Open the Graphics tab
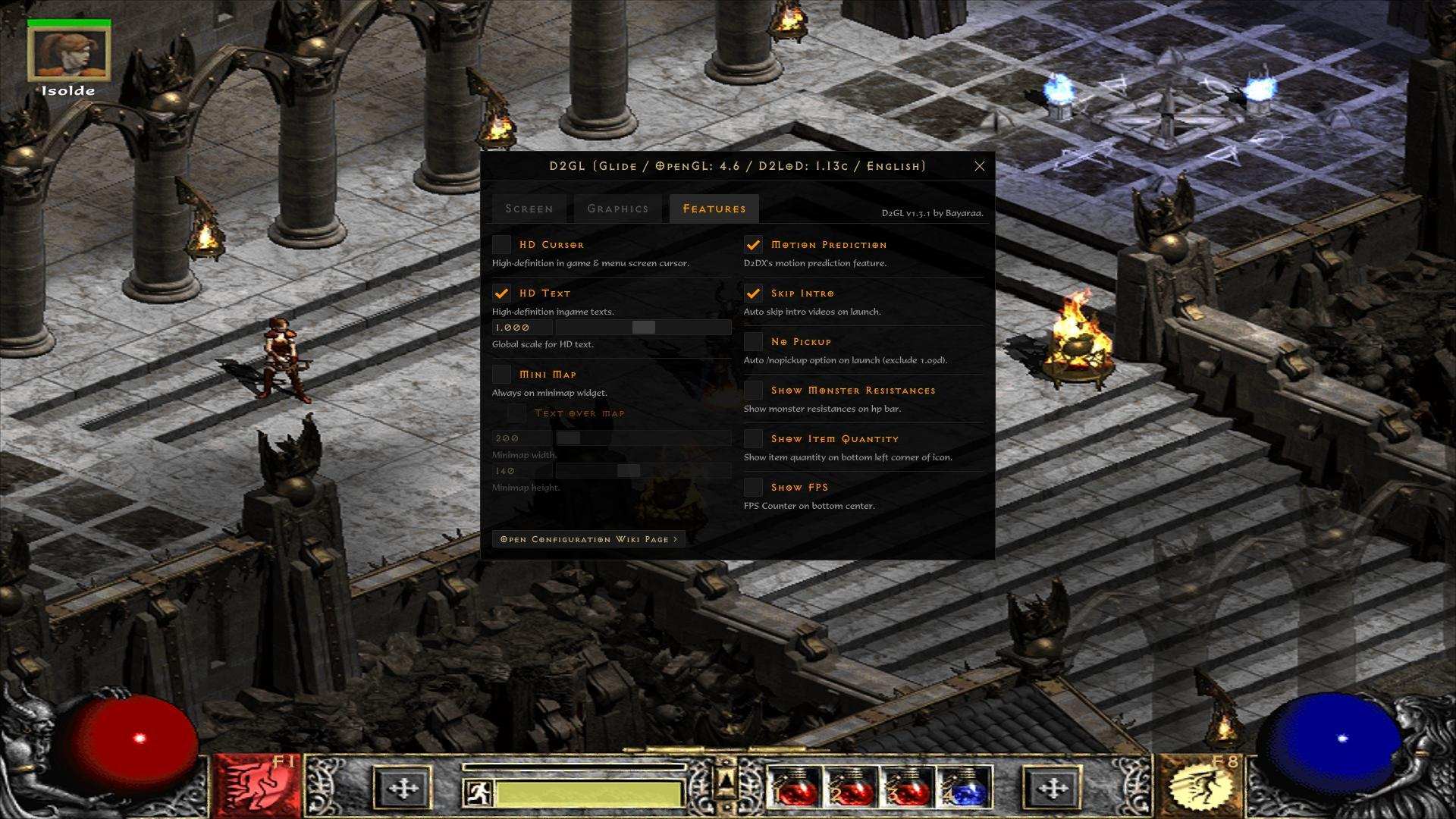Viewport: 1456px width, 819px height. click(617, 209)
